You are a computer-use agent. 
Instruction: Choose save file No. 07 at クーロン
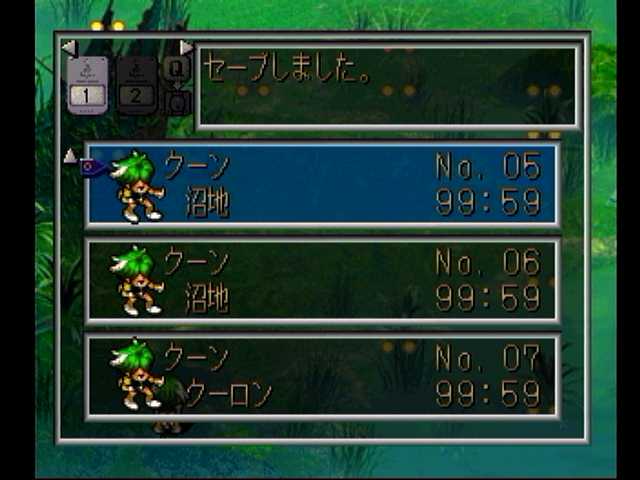(x=322, y=375)
